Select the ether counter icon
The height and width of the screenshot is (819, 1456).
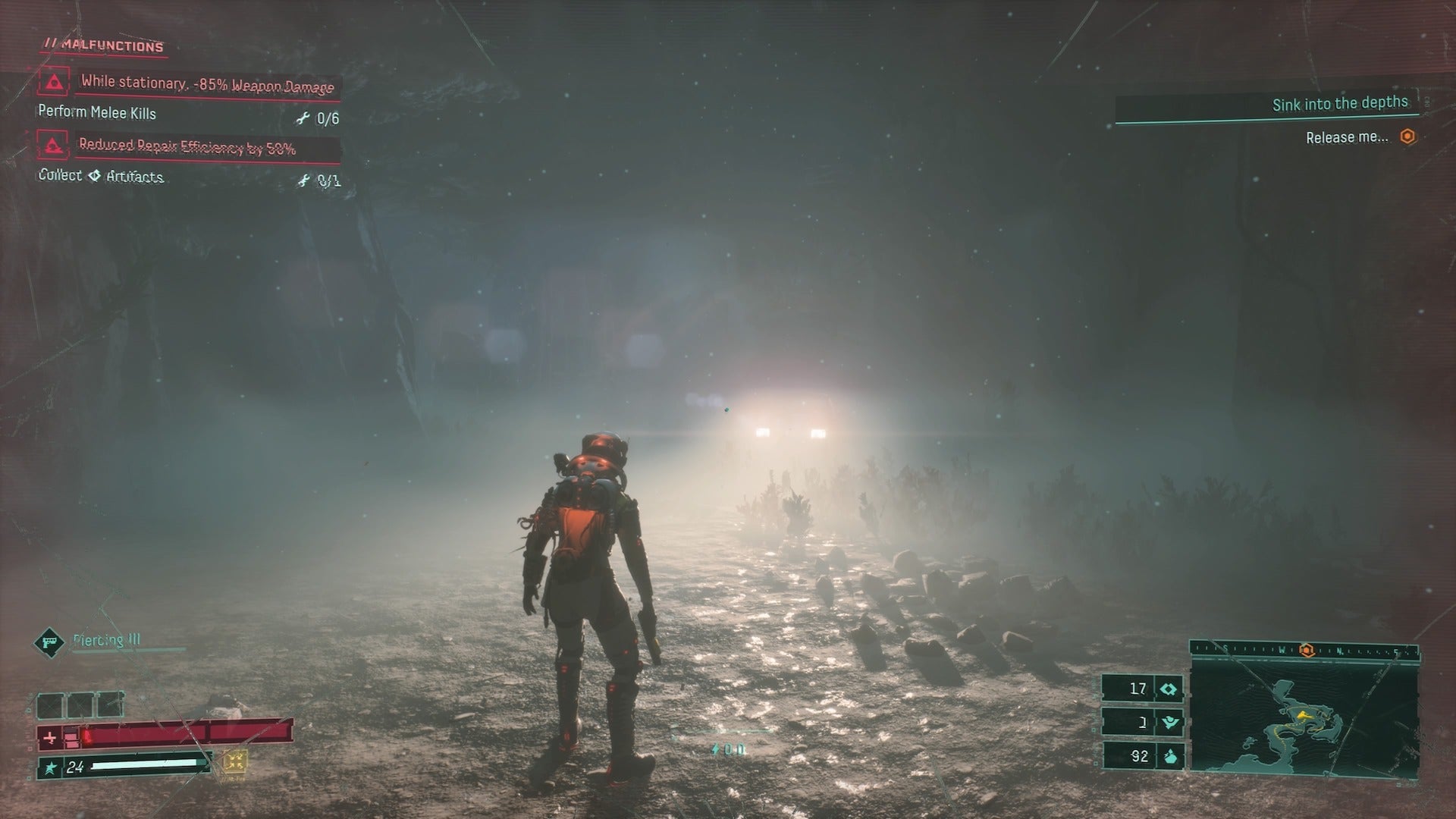pyautogui.click(x=1169, y=723)
